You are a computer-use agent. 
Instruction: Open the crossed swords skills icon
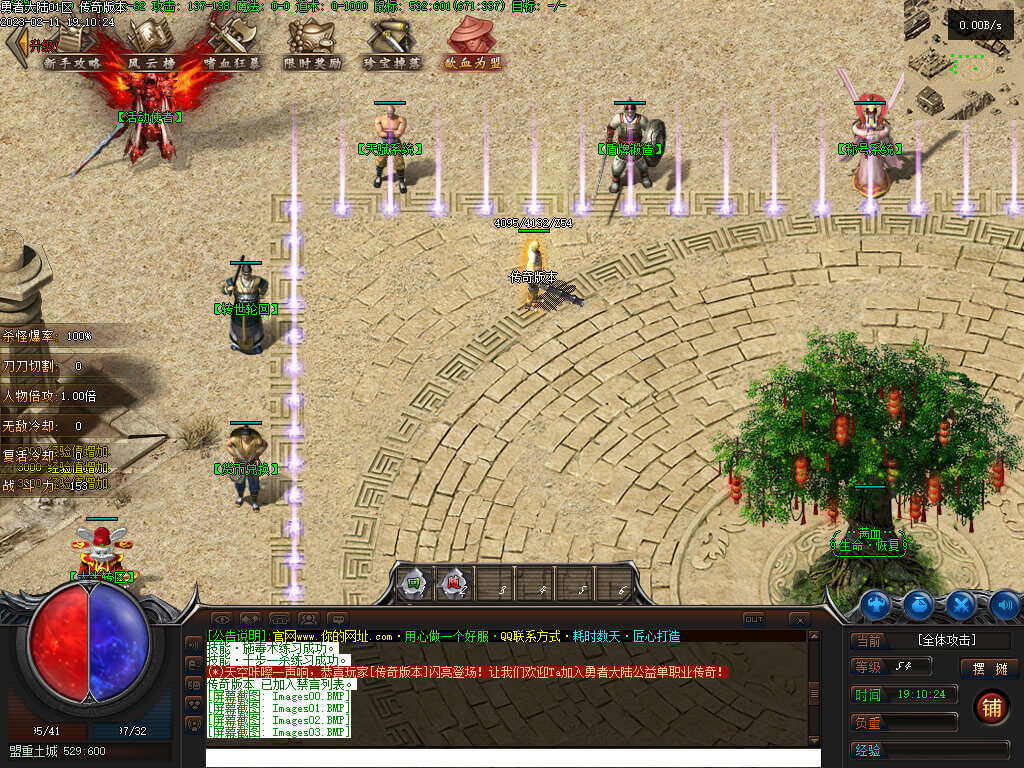[x=961, y=604]
